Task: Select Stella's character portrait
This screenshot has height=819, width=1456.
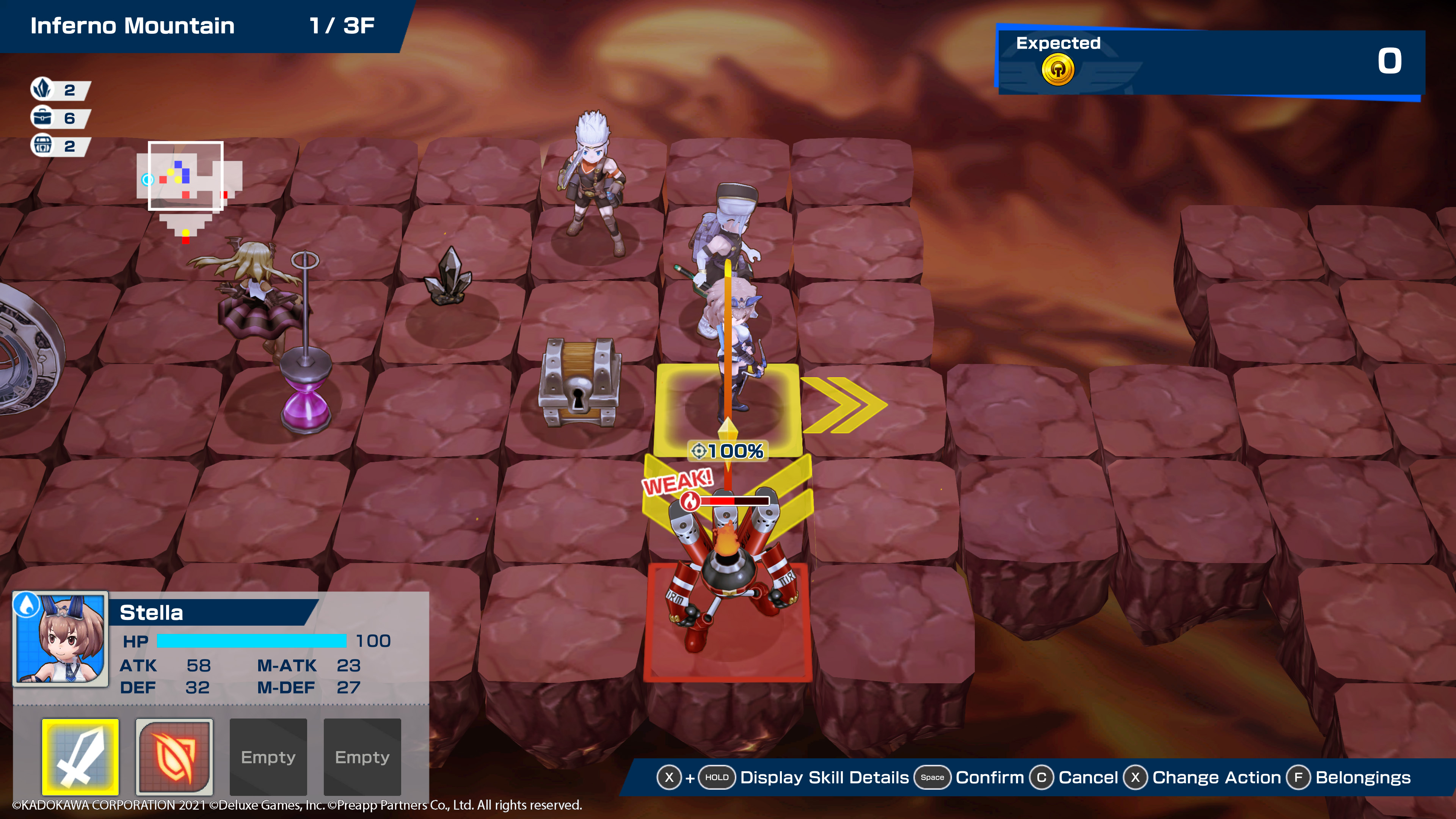Action: pos(61,639)
